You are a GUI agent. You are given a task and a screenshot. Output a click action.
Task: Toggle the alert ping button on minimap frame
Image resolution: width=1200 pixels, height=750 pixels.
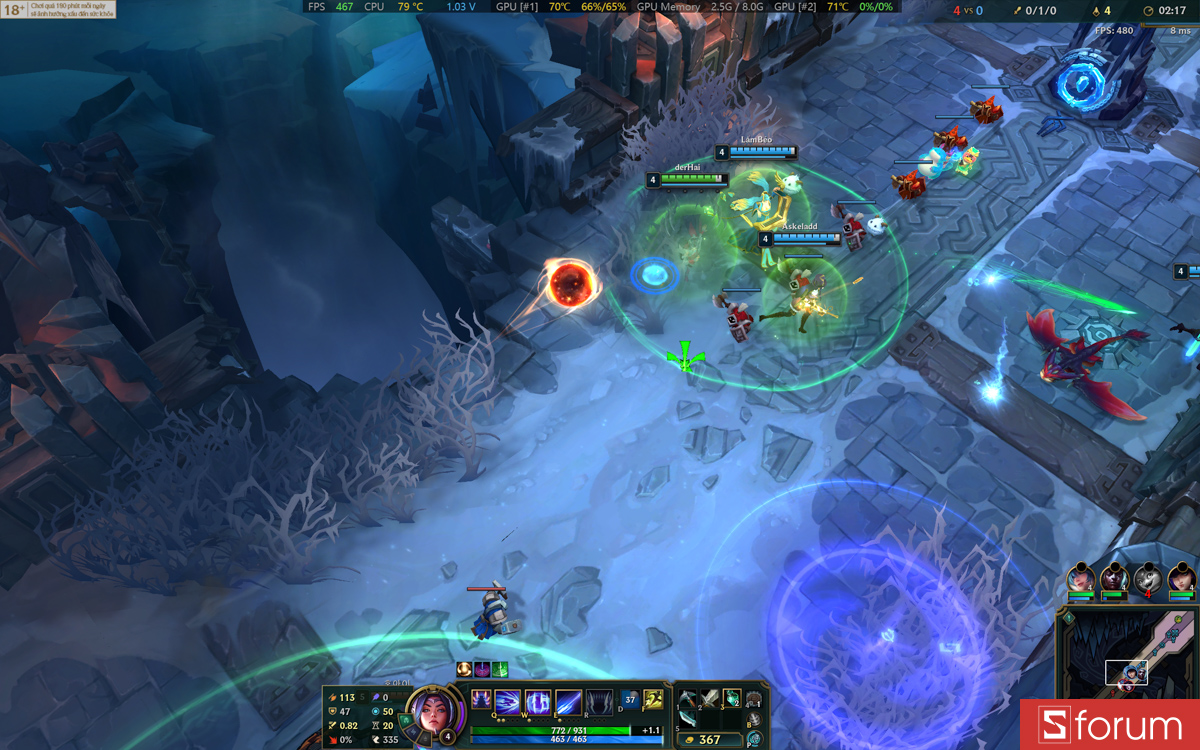[1067, 617]
